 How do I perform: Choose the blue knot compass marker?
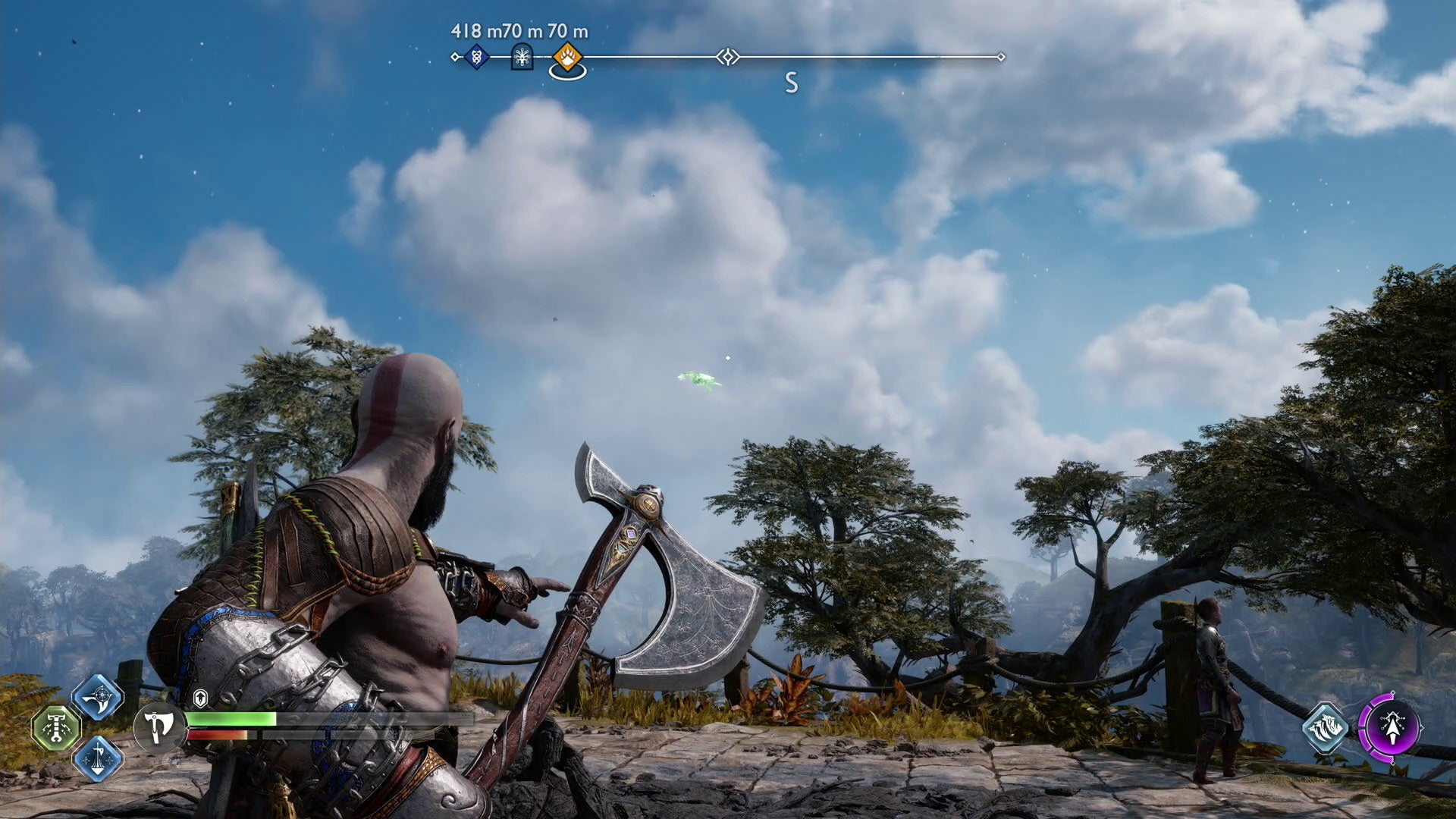[476, 57]
